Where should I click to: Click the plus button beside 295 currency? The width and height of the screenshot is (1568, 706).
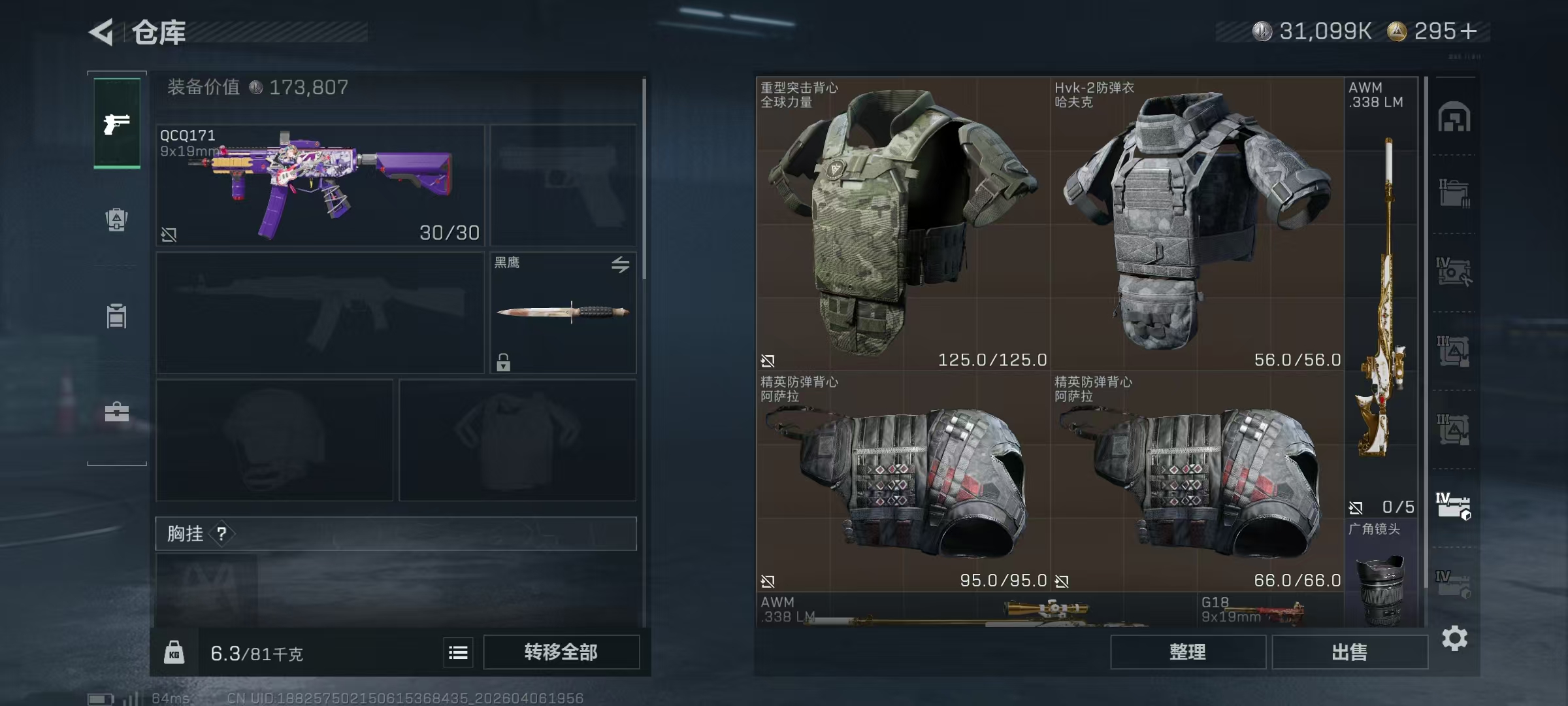coord(1468,31)
